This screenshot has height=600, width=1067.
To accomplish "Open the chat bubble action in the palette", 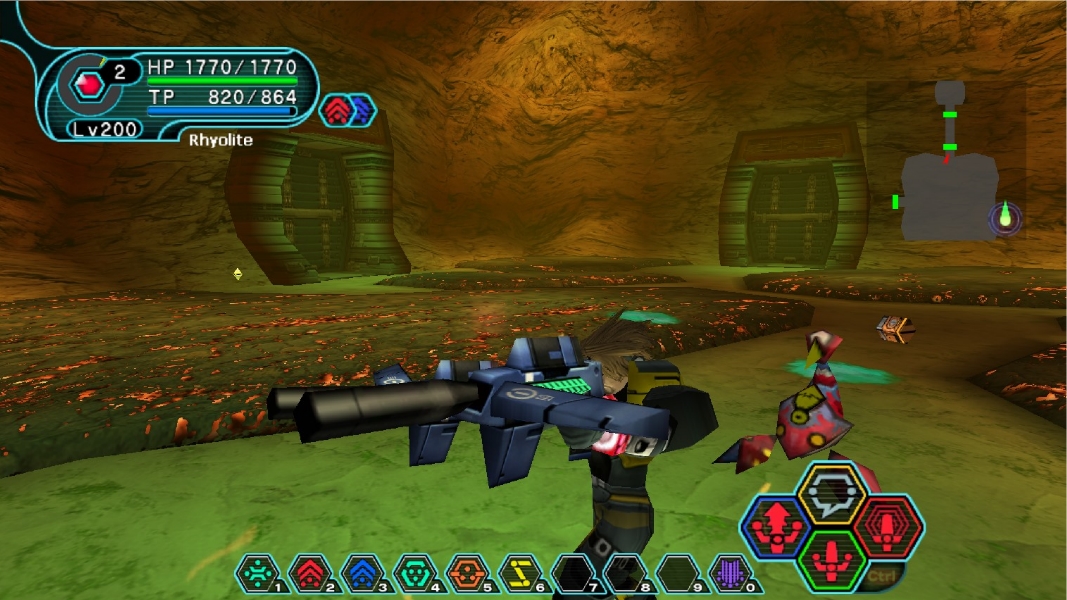I will 831,493.
